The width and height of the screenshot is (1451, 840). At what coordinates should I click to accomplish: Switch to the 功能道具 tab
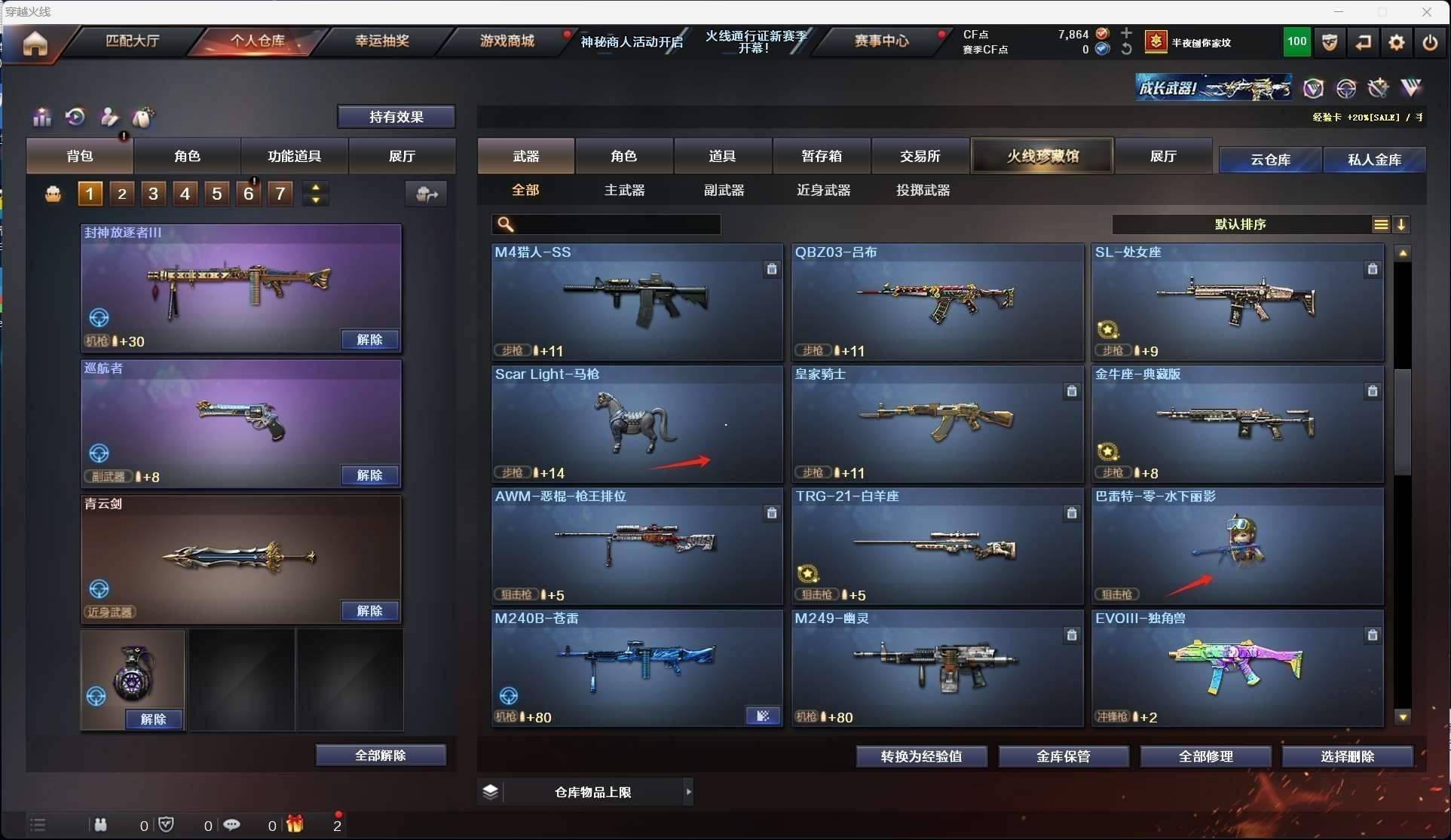[294, 156]
